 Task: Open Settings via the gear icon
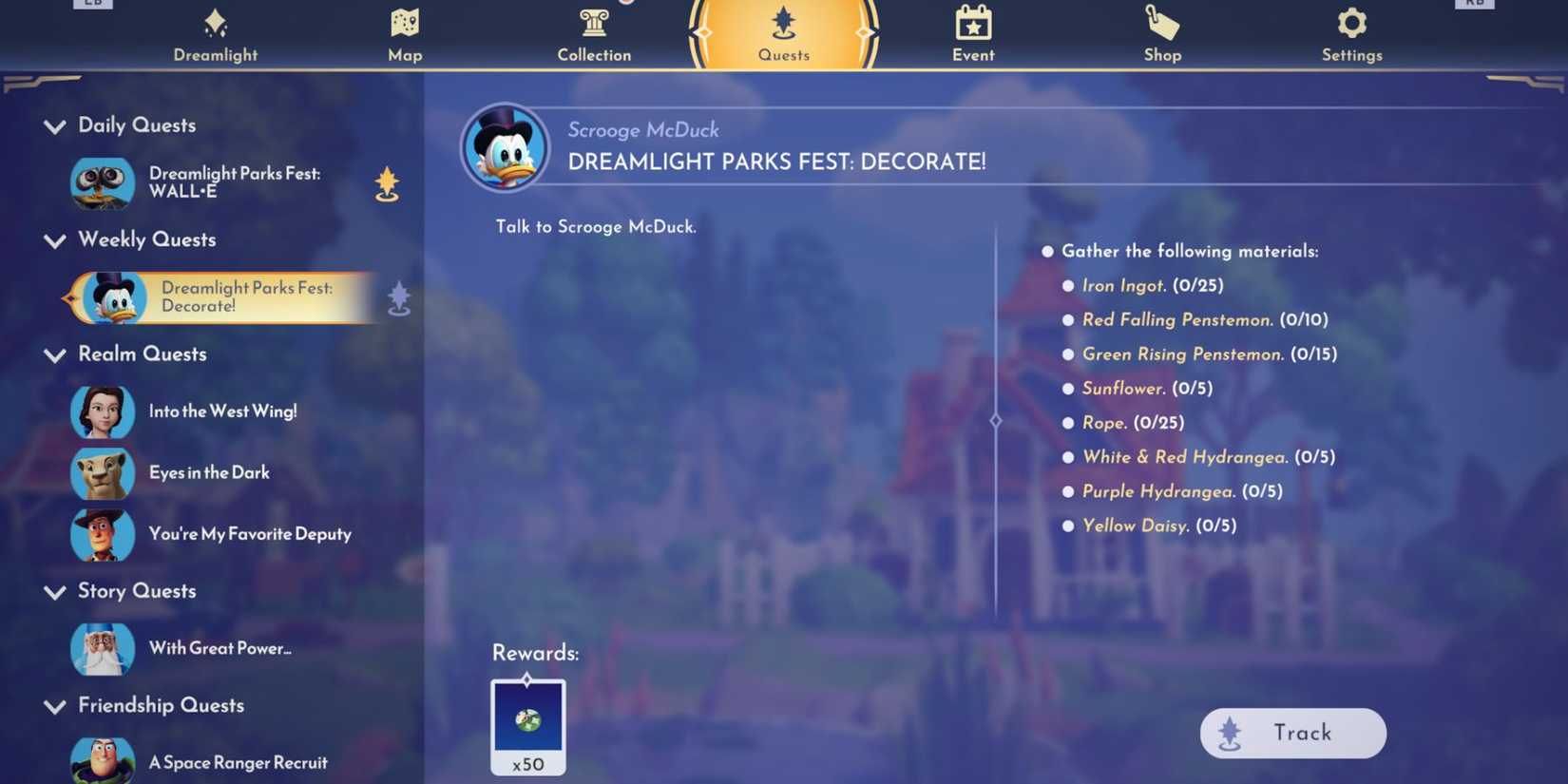tap(1351, 21)
